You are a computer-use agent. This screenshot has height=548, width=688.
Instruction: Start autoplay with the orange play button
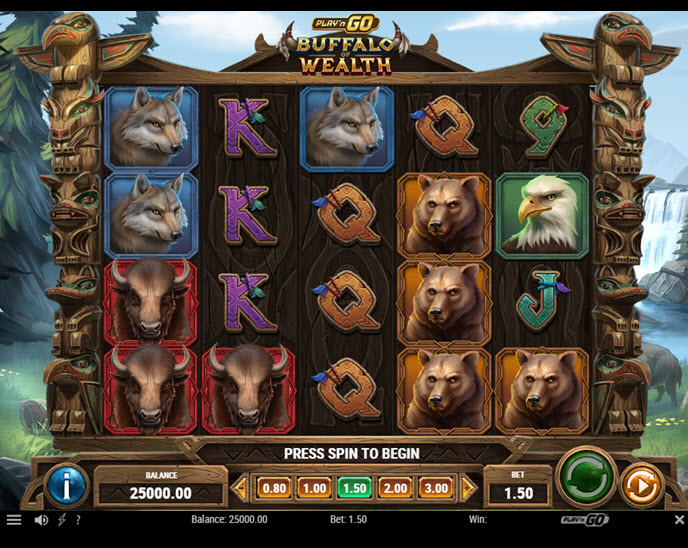640,486
